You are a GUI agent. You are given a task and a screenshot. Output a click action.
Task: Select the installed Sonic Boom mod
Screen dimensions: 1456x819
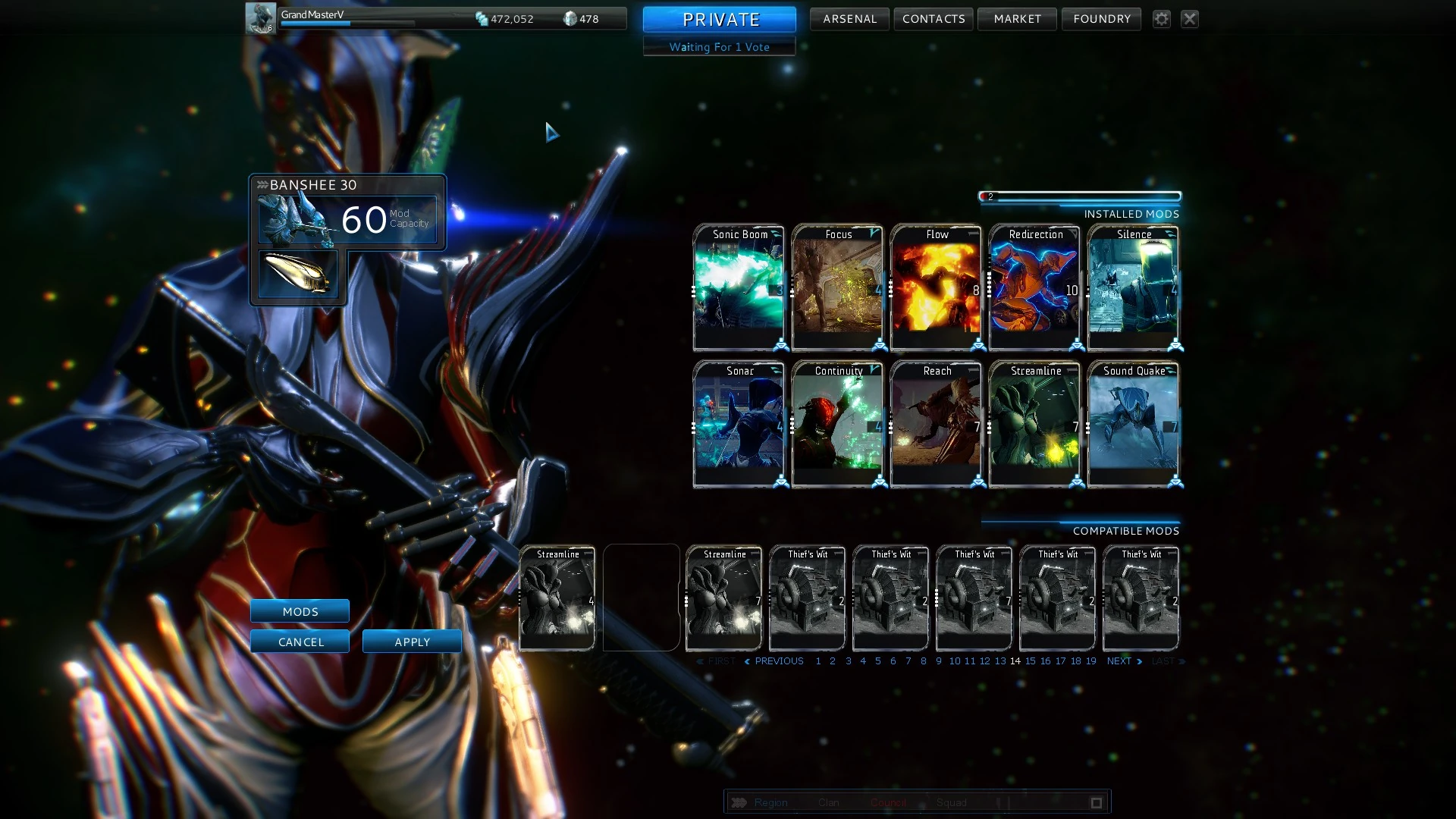click(x=739, y=288)
